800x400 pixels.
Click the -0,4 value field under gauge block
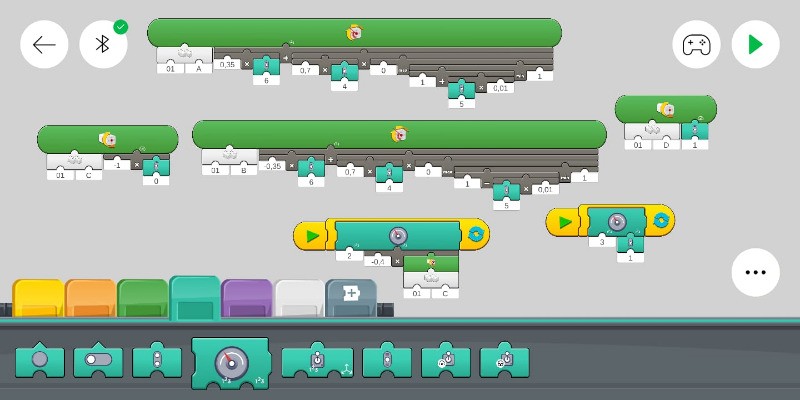(377, 261)
